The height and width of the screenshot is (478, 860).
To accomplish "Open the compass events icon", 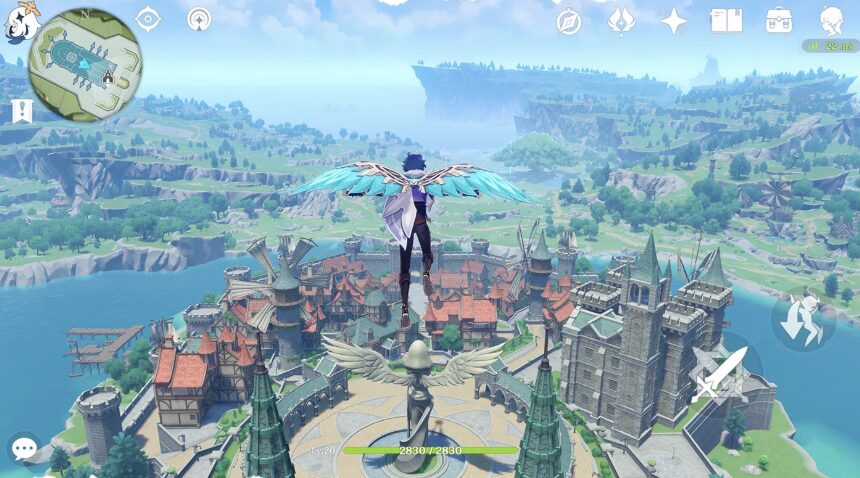I will point(569,21).
